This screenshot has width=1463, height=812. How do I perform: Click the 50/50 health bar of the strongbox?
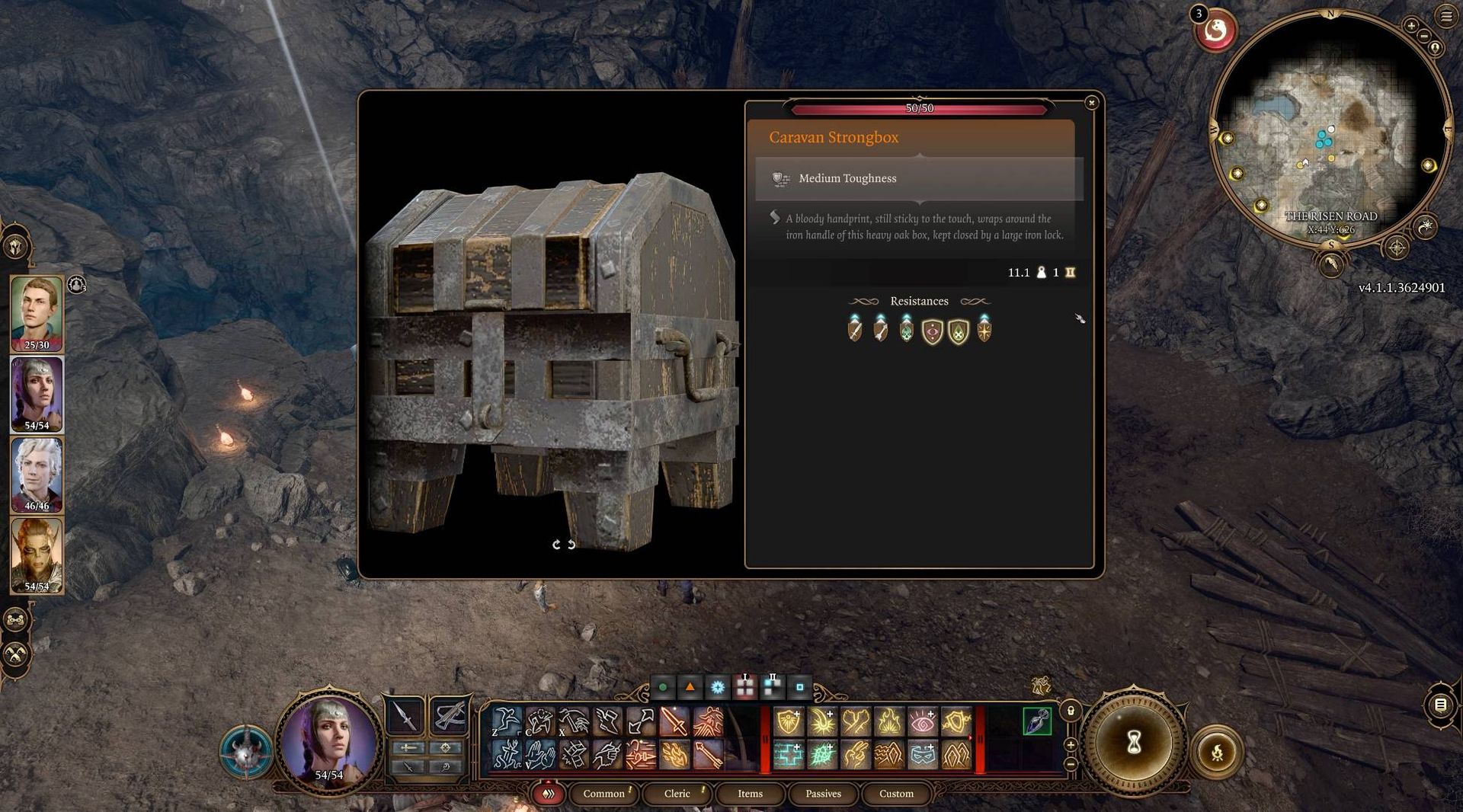coord(917,108)
